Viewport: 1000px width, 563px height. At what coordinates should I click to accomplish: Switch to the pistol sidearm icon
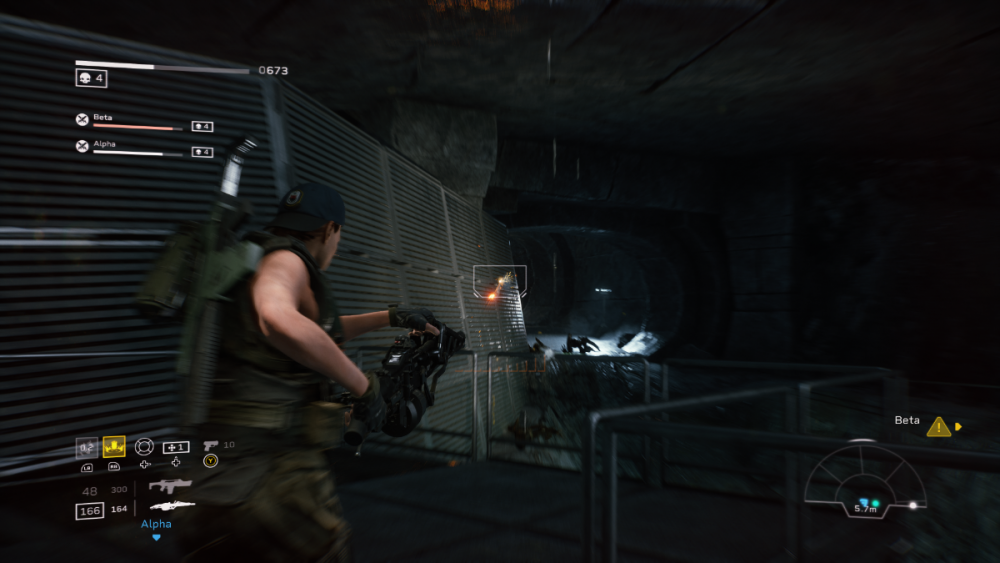tap(210, 445)
